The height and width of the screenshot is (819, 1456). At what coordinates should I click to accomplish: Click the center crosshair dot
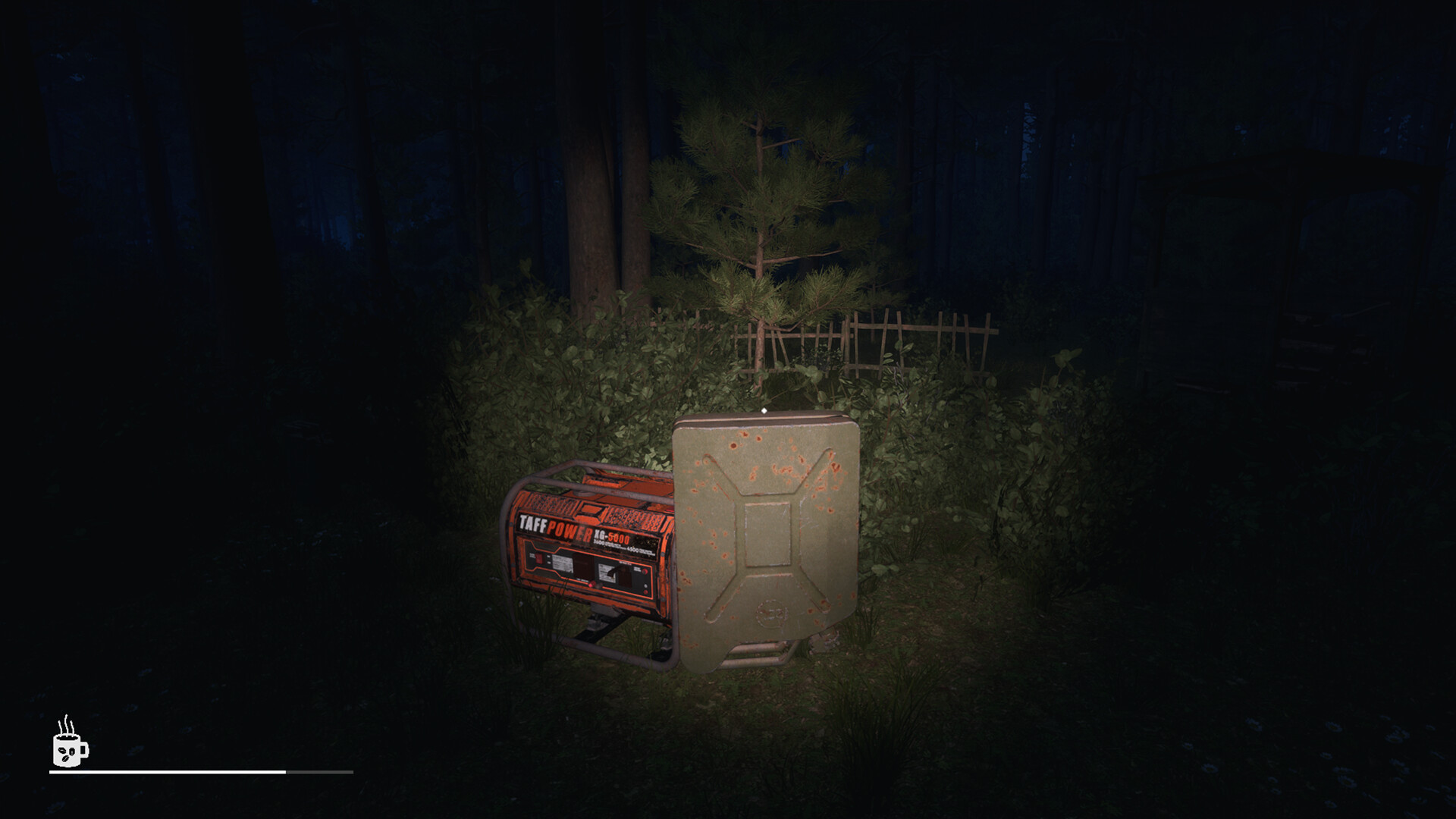[x=764, y=409]
